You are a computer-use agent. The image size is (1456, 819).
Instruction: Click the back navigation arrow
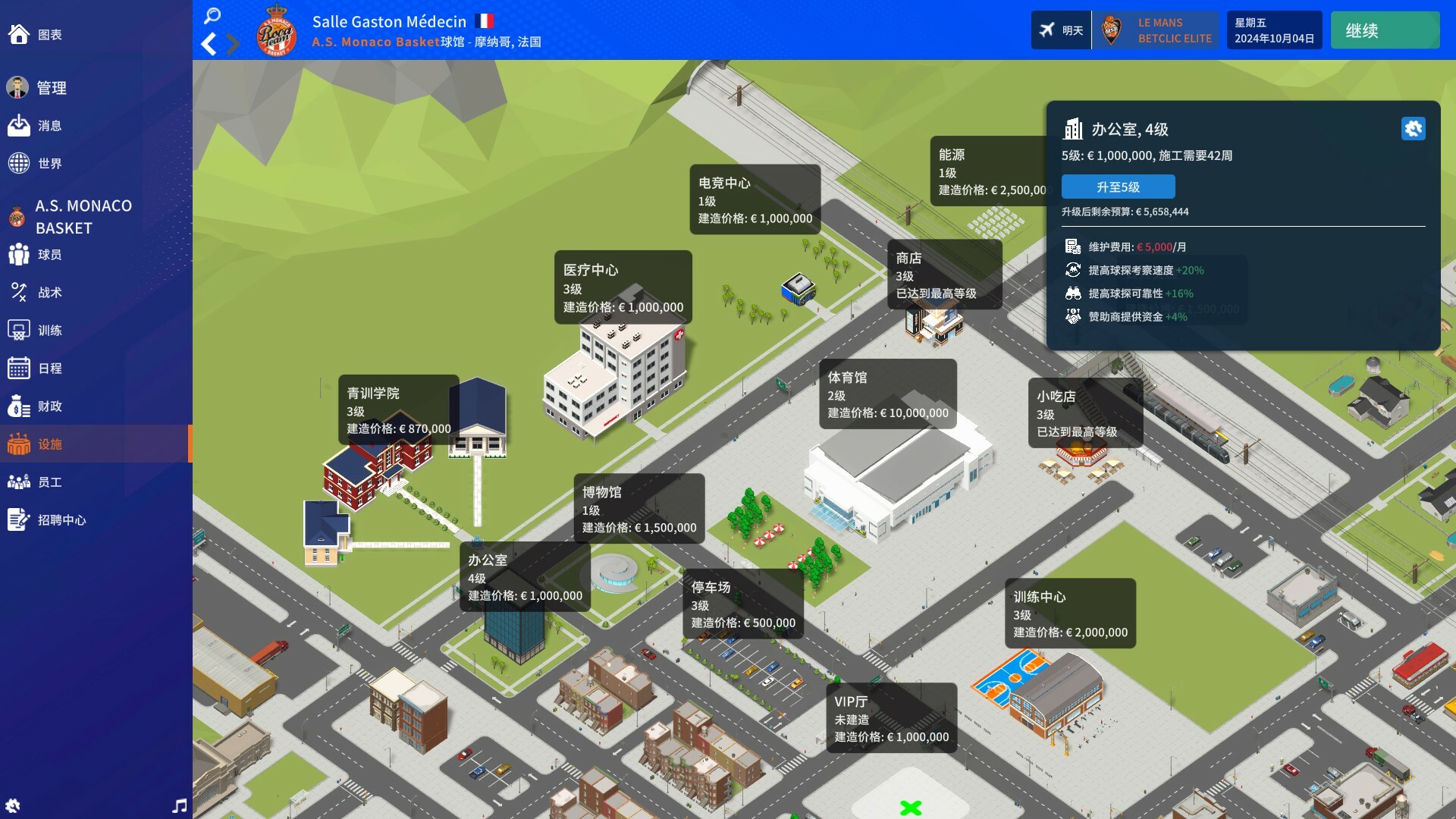(209, 44)
